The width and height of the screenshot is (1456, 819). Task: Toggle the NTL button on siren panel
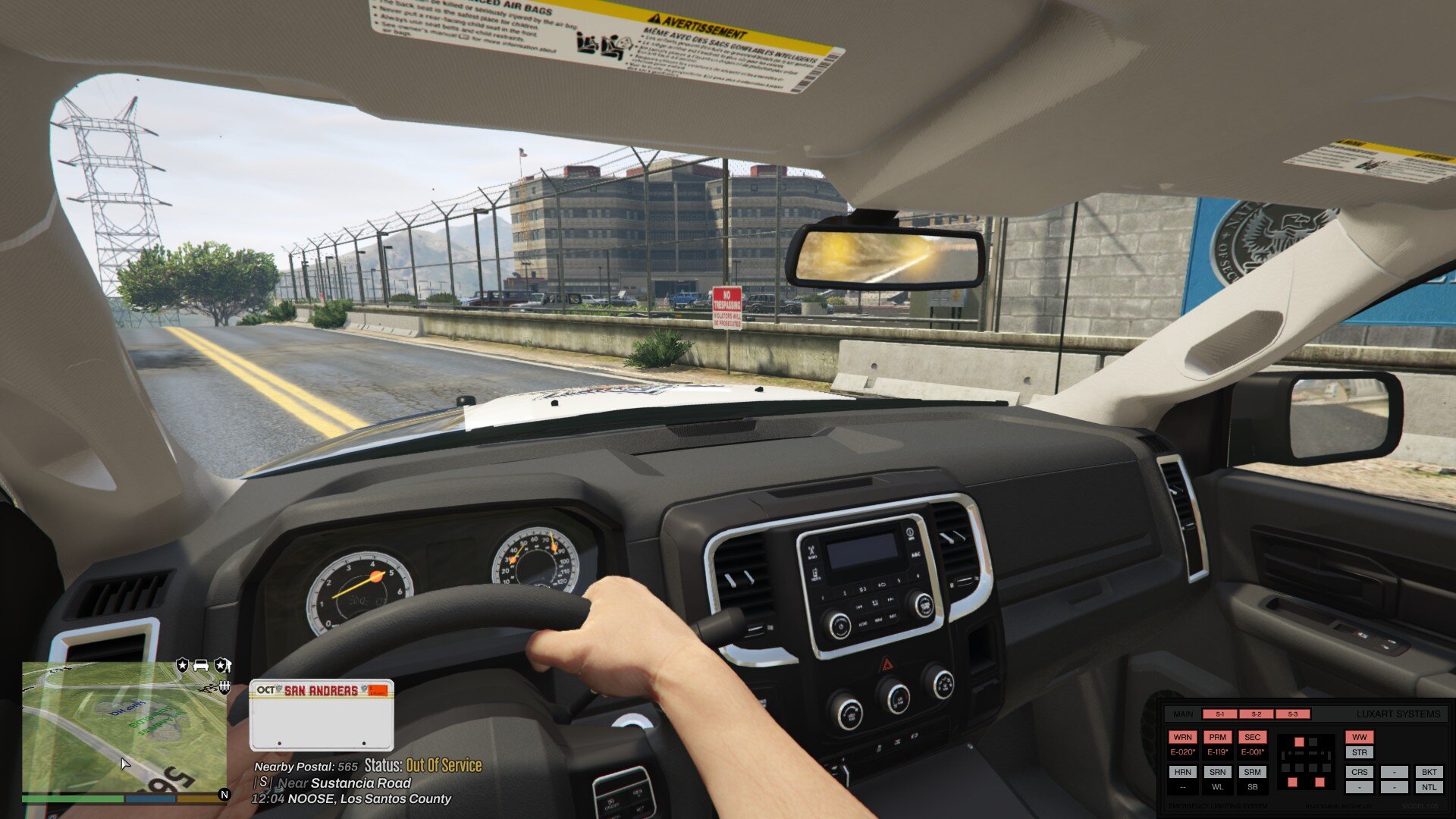1429,787
